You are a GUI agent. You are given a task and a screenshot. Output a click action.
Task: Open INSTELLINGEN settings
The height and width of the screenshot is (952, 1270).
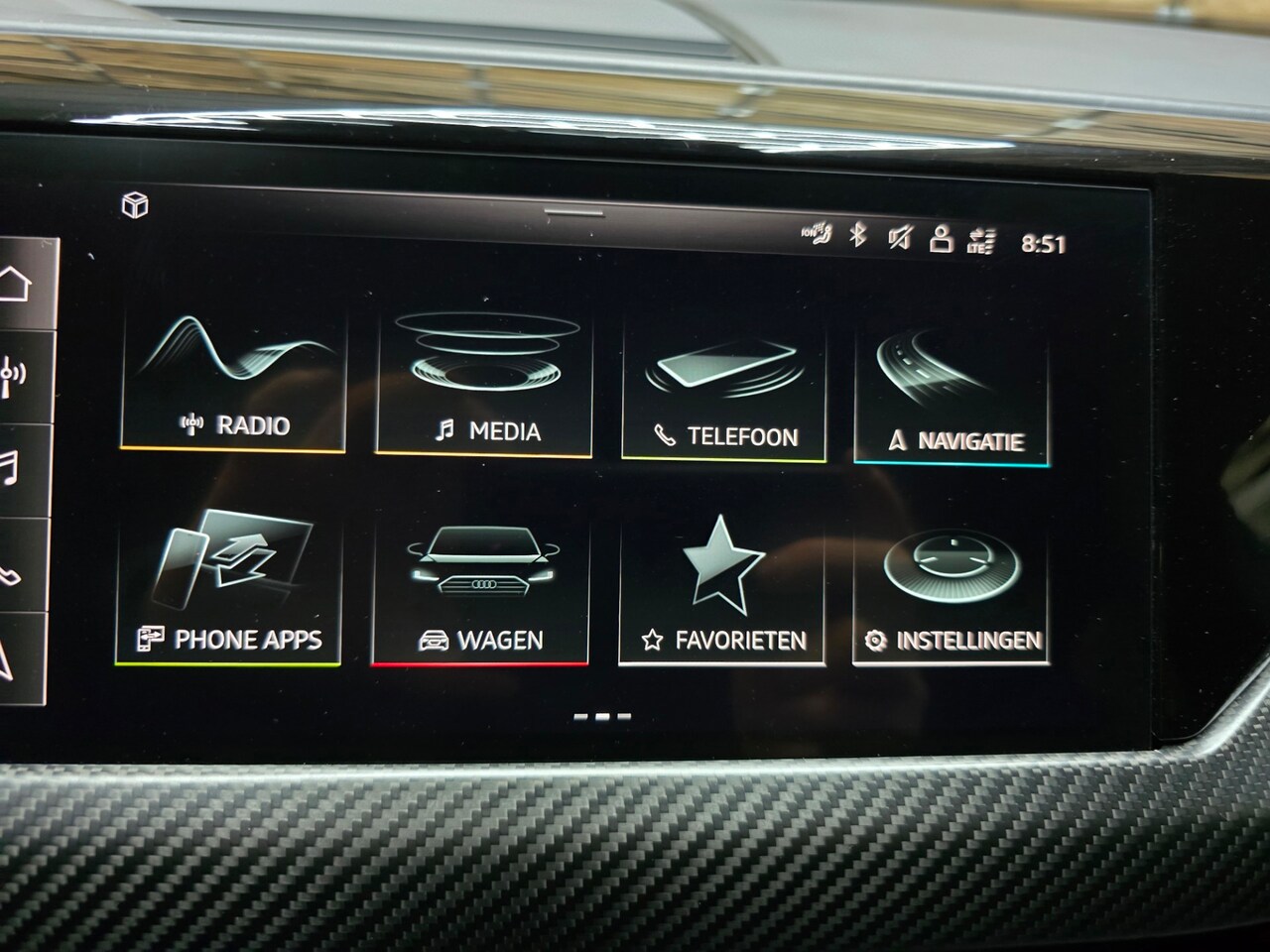[951, 596]
